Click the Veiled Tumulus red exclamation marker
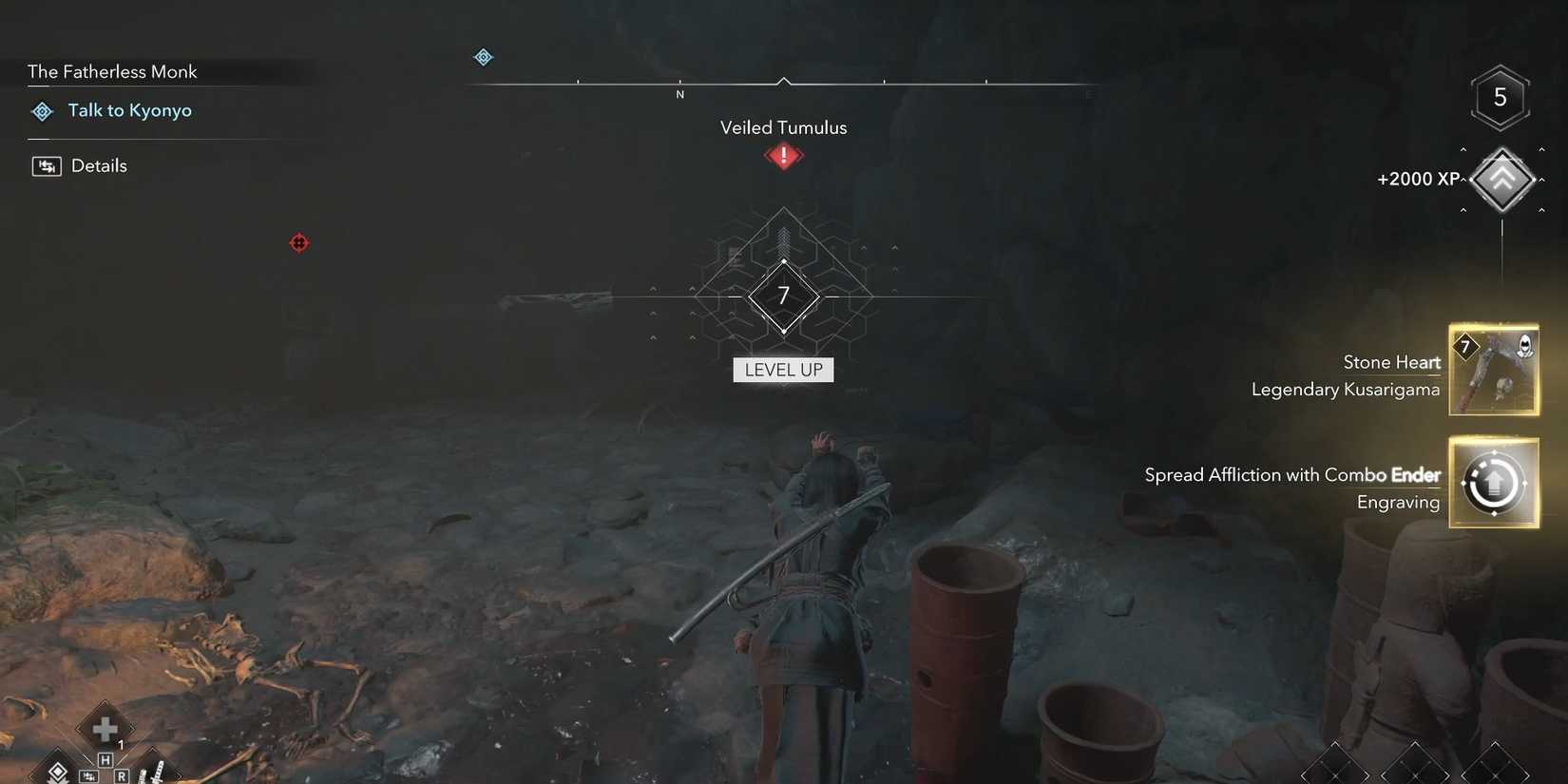Viewport: 1568px width, 784px height. pos(782,156)
